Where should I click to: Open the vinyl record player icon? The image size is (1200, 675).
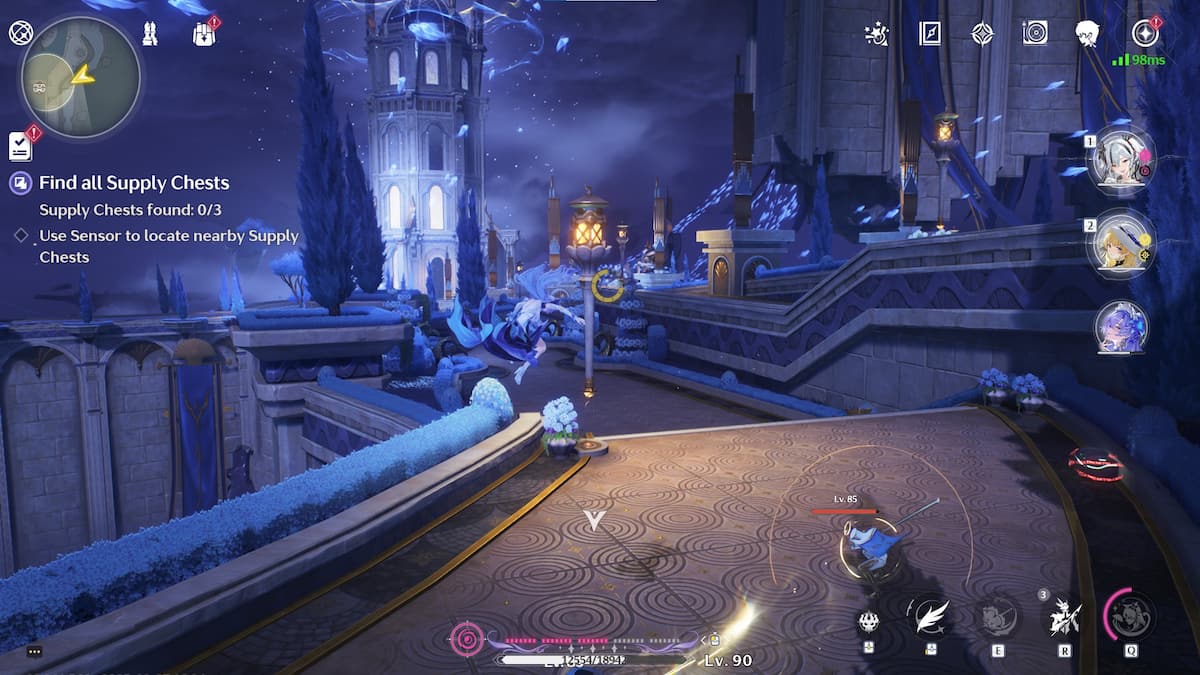pos(1035,33)
